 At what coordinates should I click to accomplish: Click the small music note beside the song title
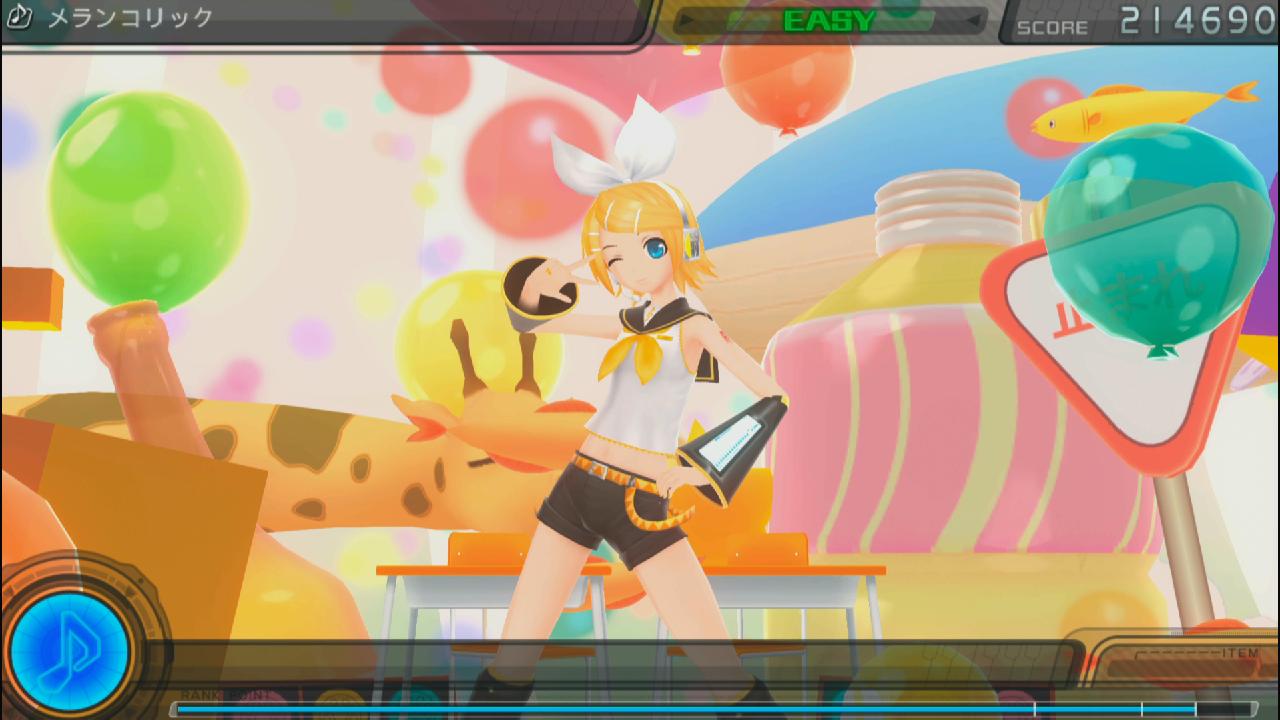(20, 17)
